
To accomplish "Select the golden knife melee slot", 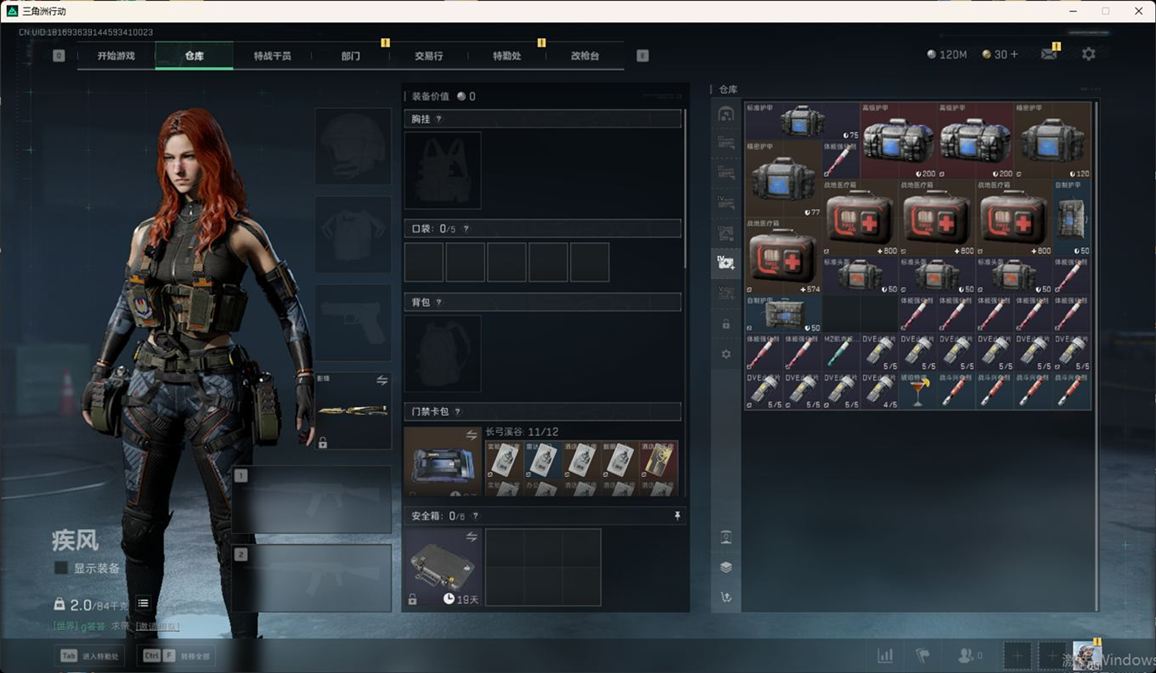I will (x=353, y=411).
